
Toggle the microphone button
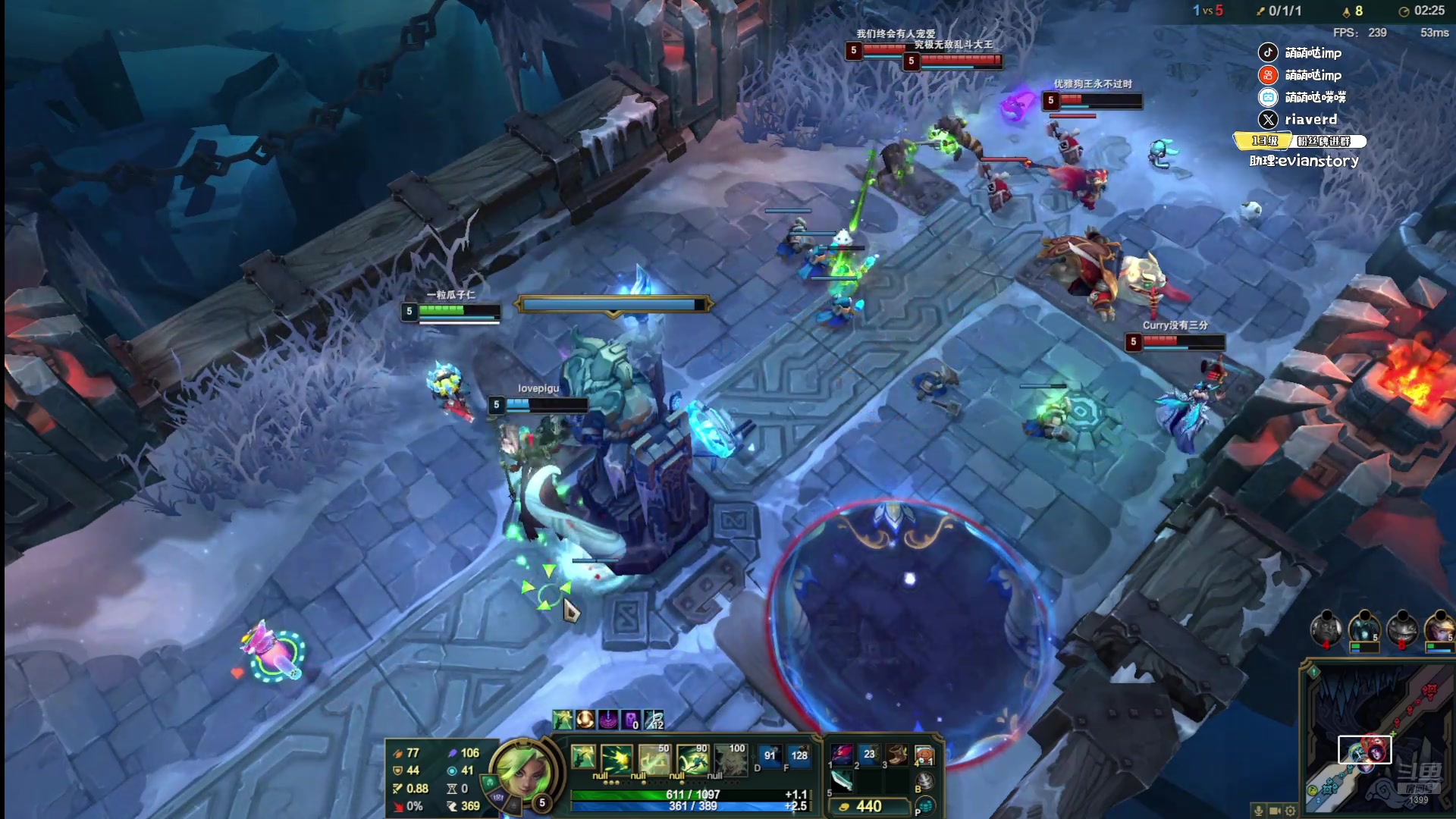click(x=1259, y=811)
